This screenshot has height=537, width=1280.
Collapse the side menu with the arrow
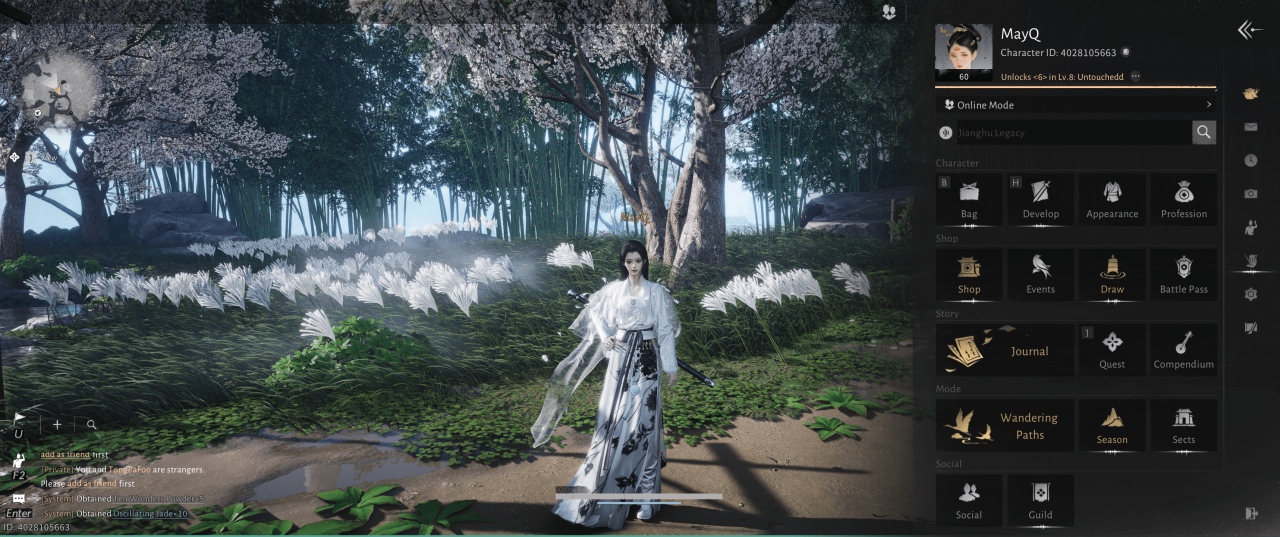pyautogui.click(x=1250, y=31)
